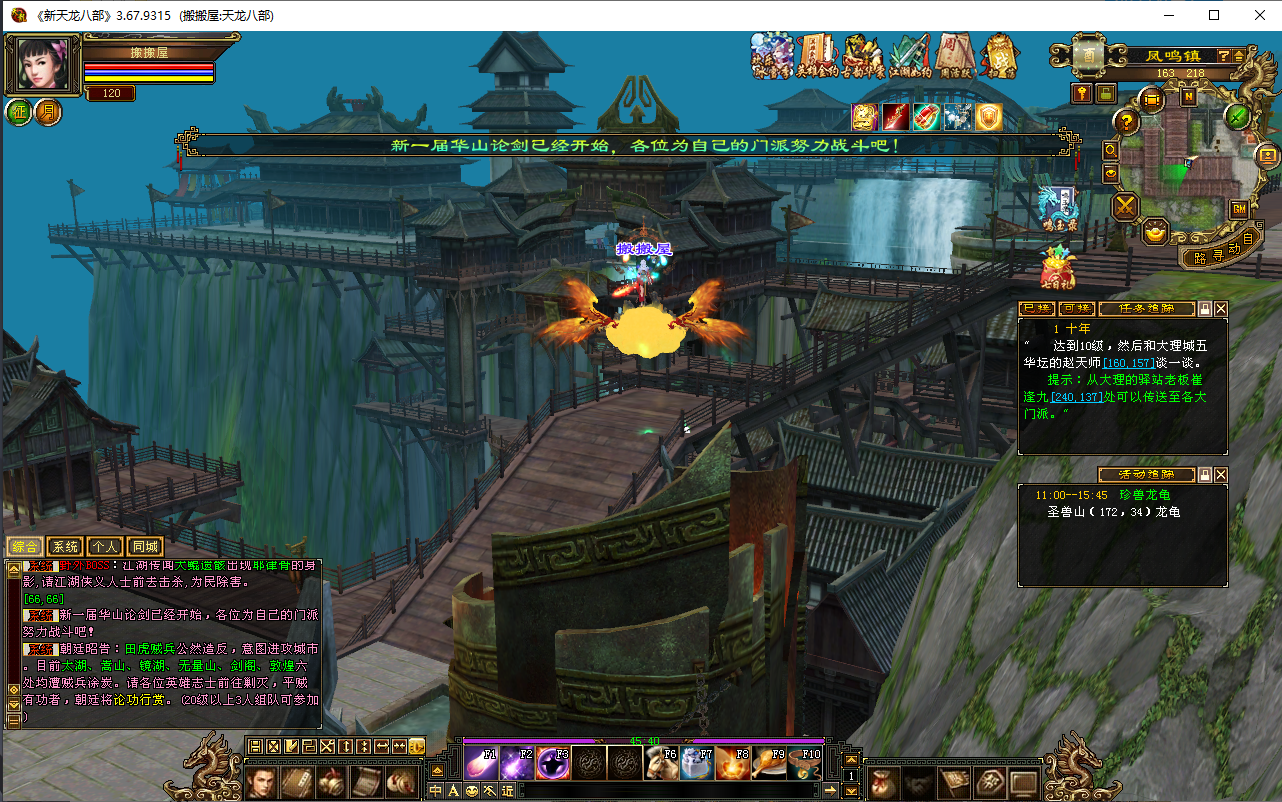Click the player portrait in the corner

tap(44, 65)
